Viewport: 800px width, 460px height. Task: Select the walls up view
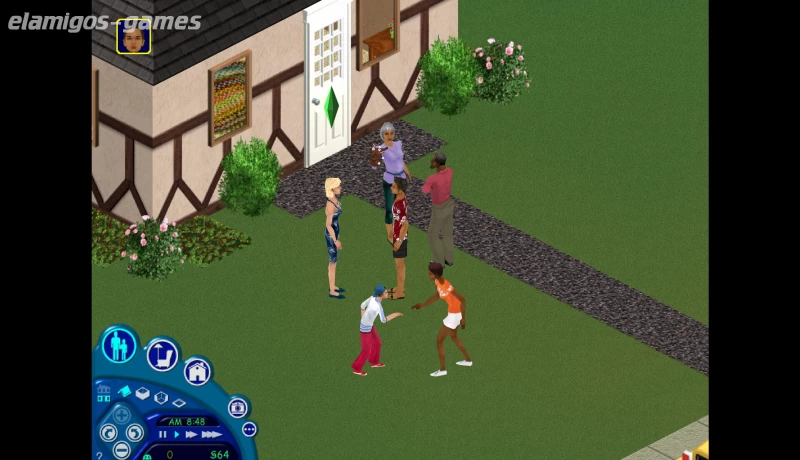[143, 393]
